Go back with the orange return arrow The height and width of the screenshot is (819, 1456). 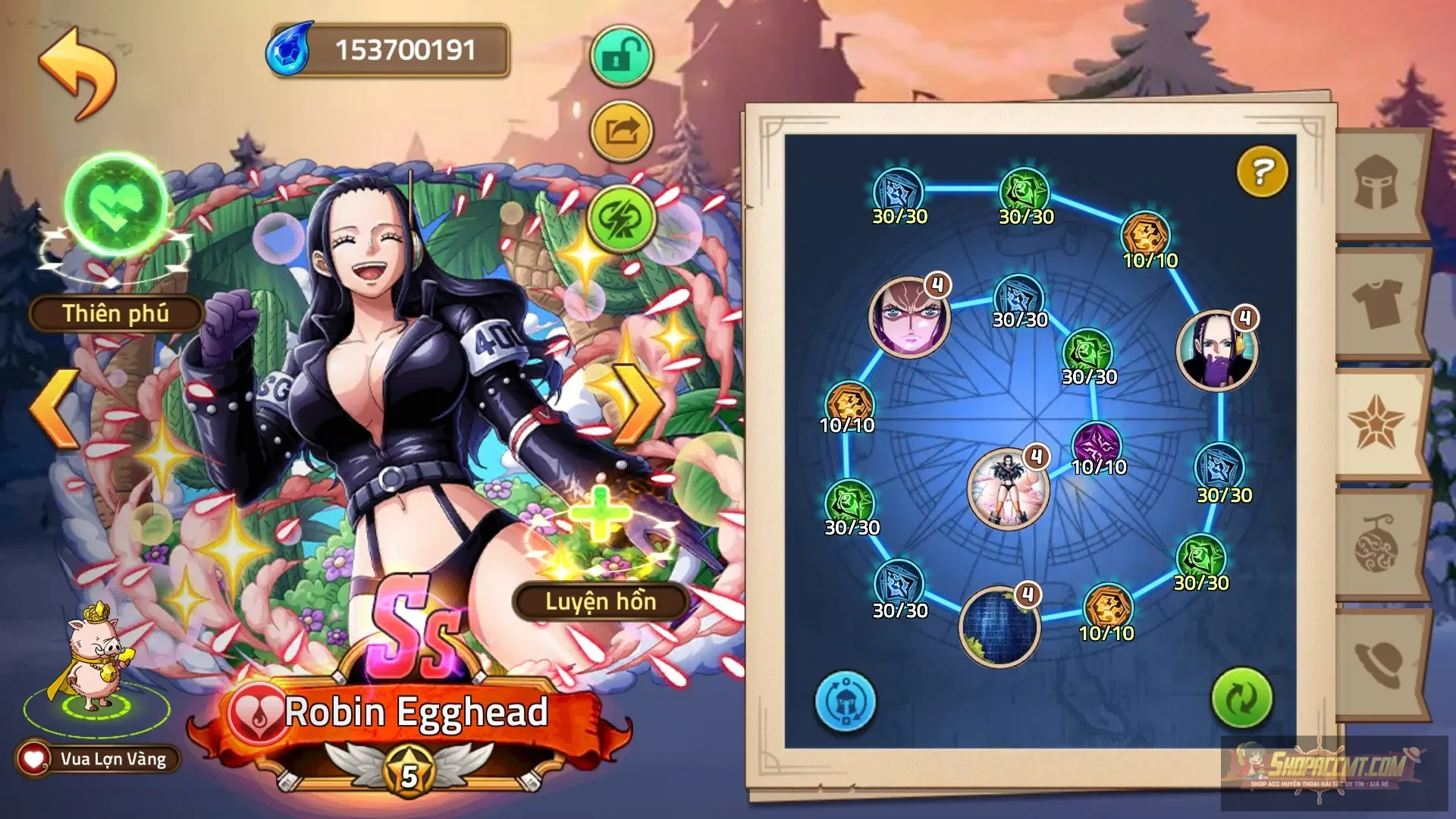(79, 73)
